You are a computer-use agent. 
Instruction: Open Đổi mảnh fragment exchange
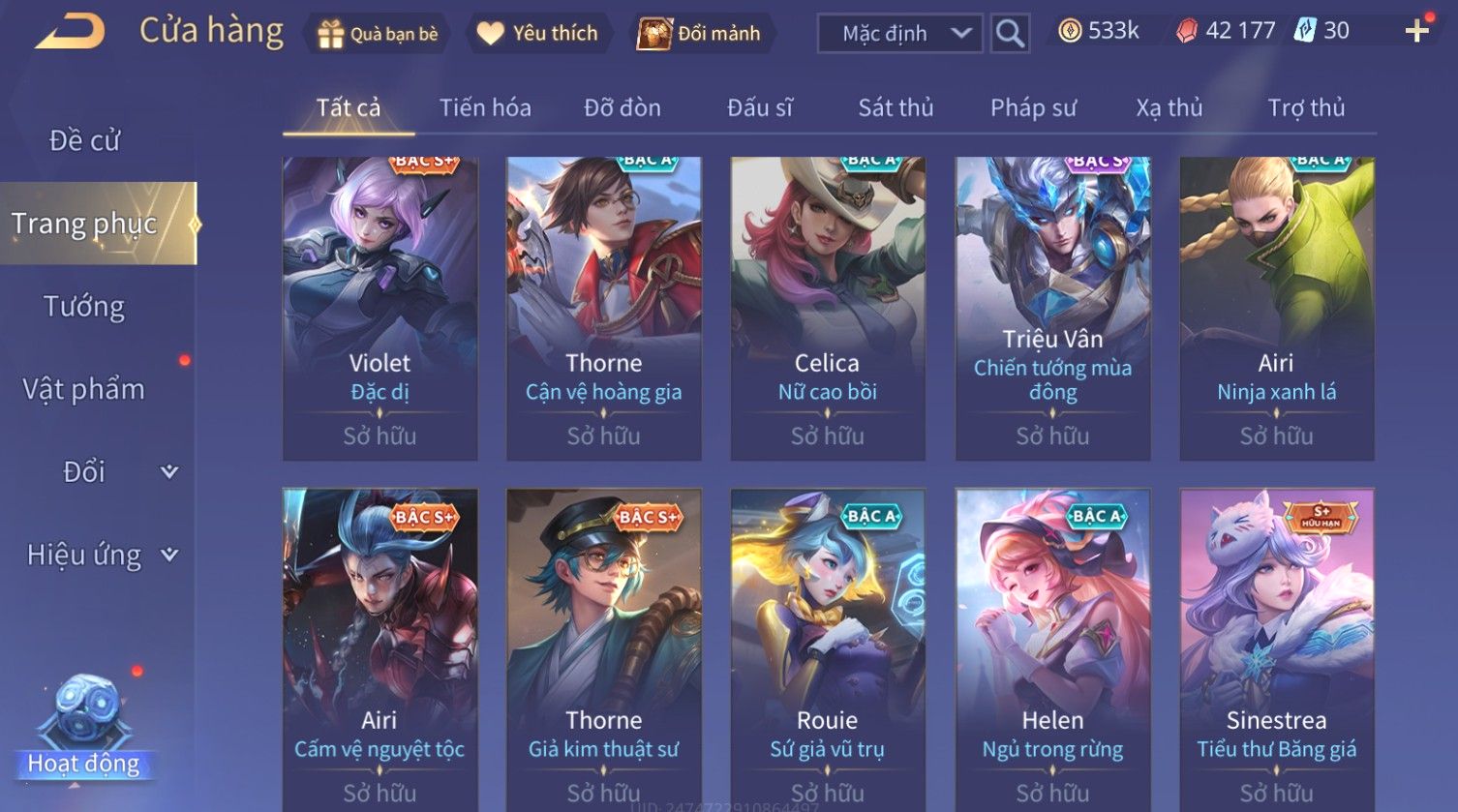(x=700, y=34)
